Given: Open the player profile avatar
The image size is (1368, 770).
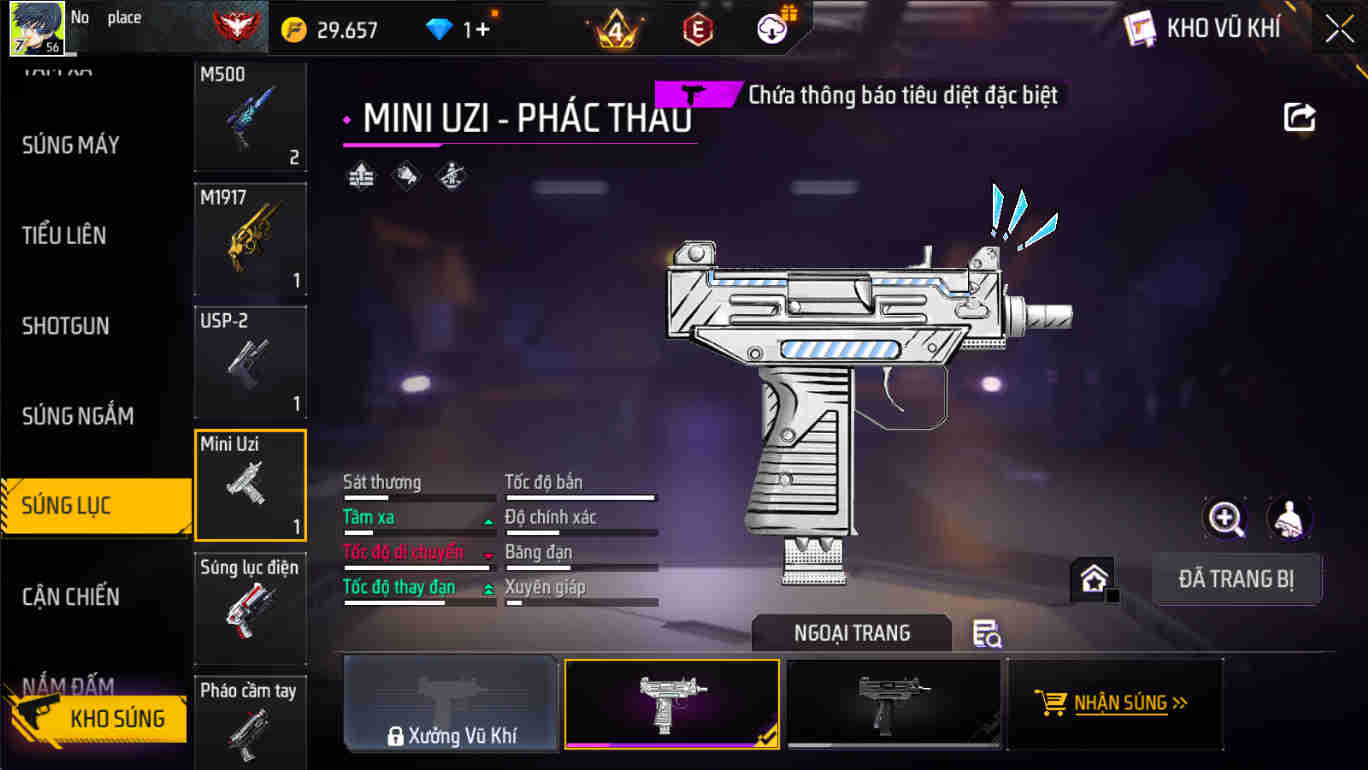Looking at the screenshot, I should click(x=37, y=28).
